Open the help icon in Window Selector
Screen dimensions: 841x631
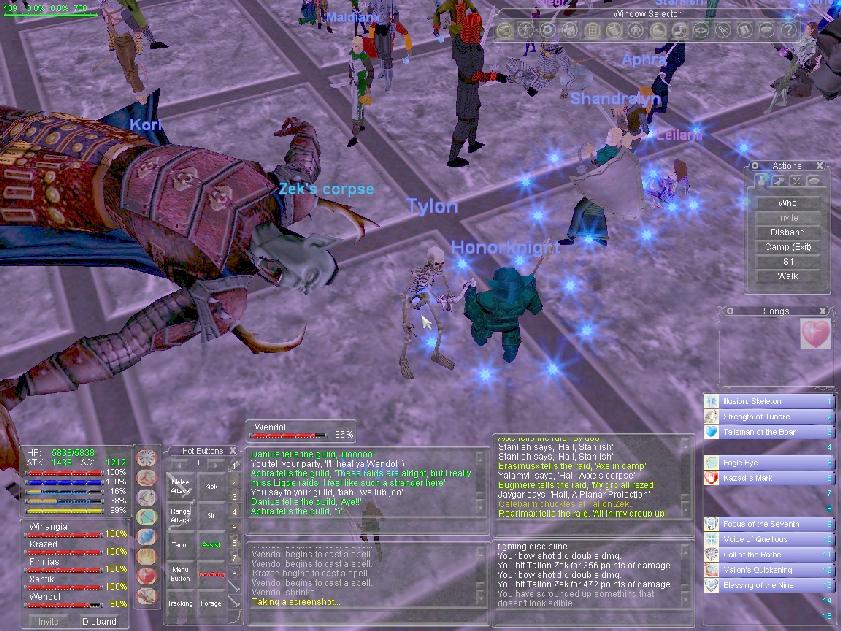click(788, 30)
